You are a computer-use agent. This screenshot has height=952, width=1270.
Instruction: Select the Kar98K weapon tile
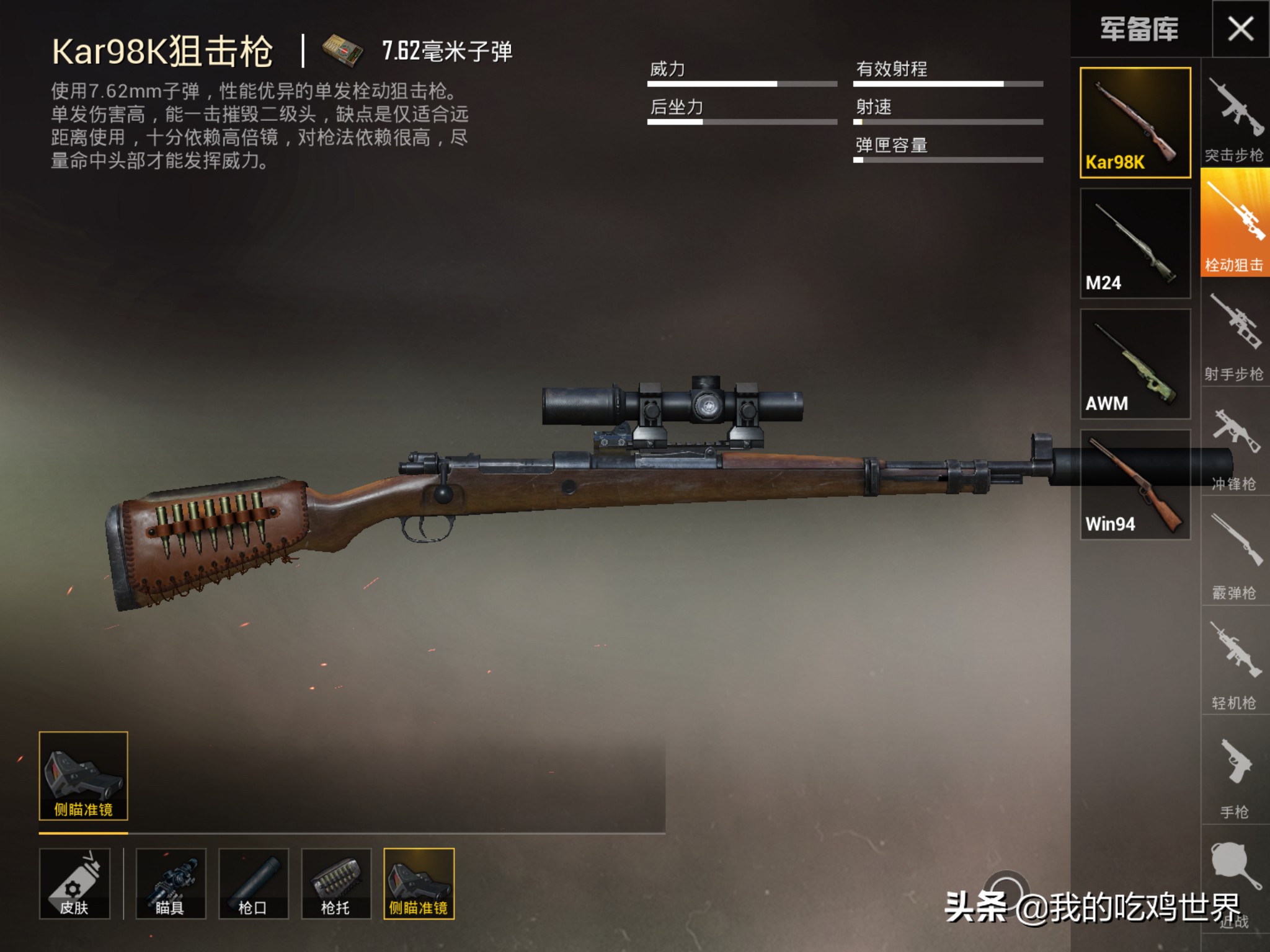[1135, 123]
